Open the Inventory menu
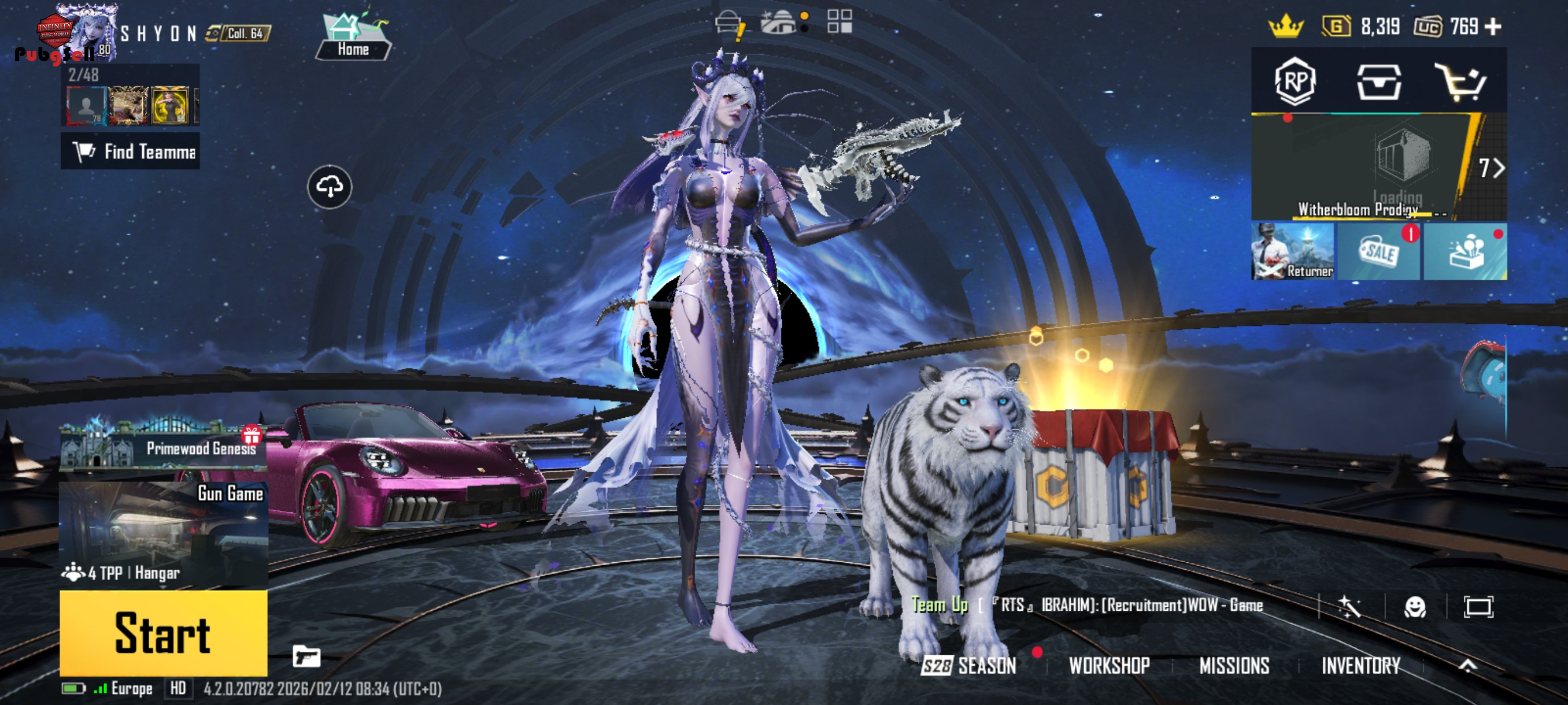Viewport: 1568px width, 705px height. pyautogui.click(x=1360, y=666)
